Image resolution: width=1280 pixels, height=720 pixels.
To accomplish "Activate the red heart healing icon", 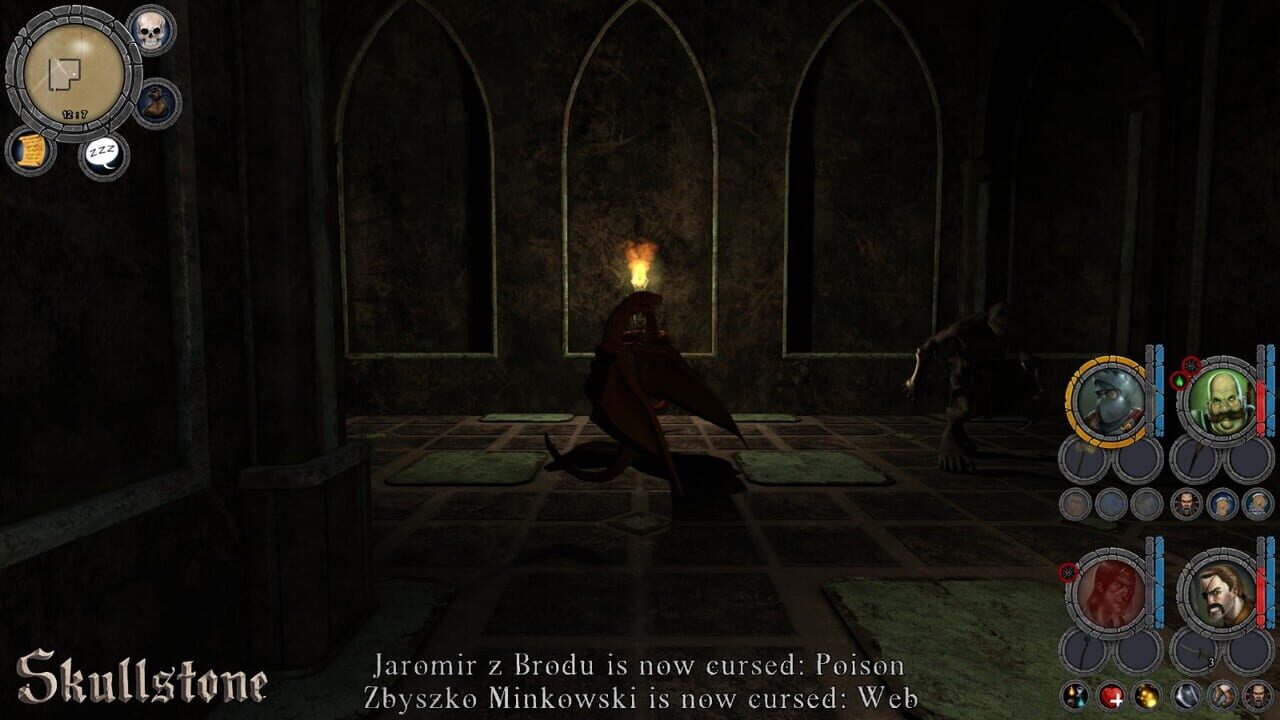I will (x=1112, y=695).
